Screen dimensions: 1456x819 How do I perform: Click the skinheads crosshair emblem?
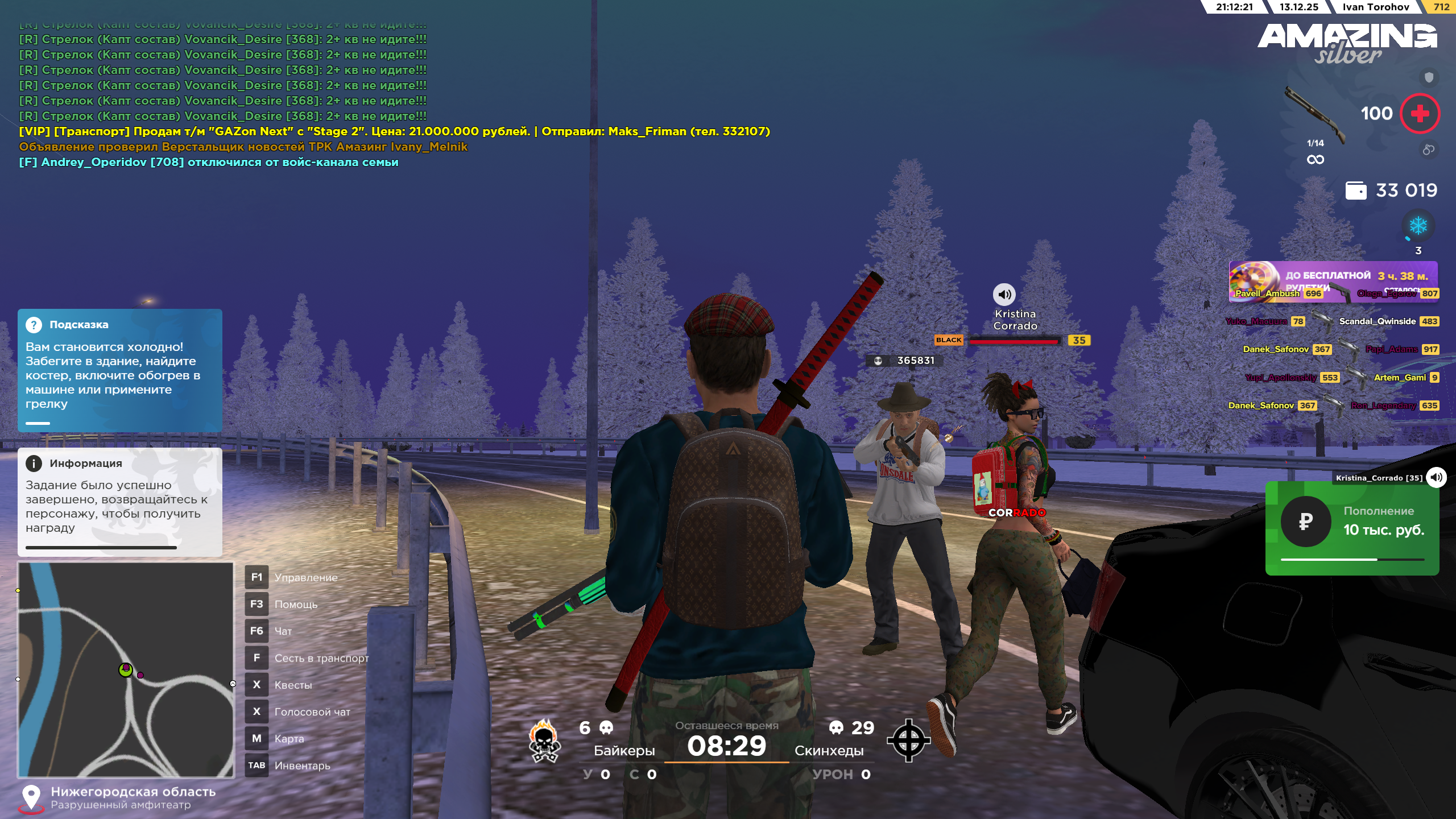pos(908,741)
